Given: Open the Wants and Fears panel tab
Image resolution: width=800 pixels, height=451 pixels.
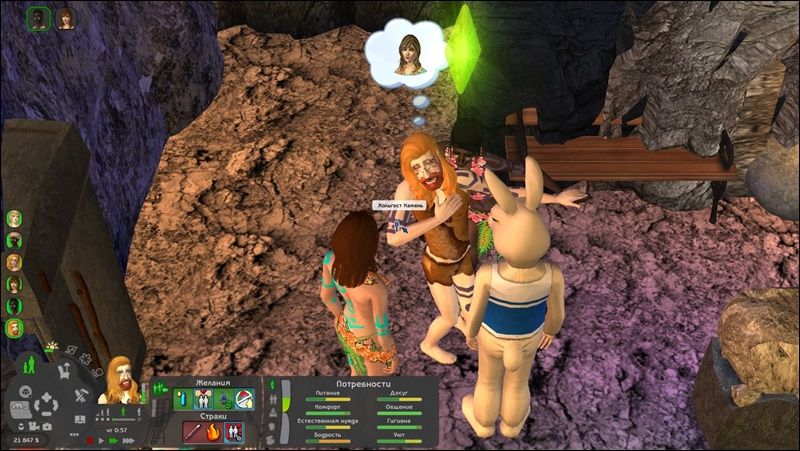Looking at the screenshot, I should (157, 388).
